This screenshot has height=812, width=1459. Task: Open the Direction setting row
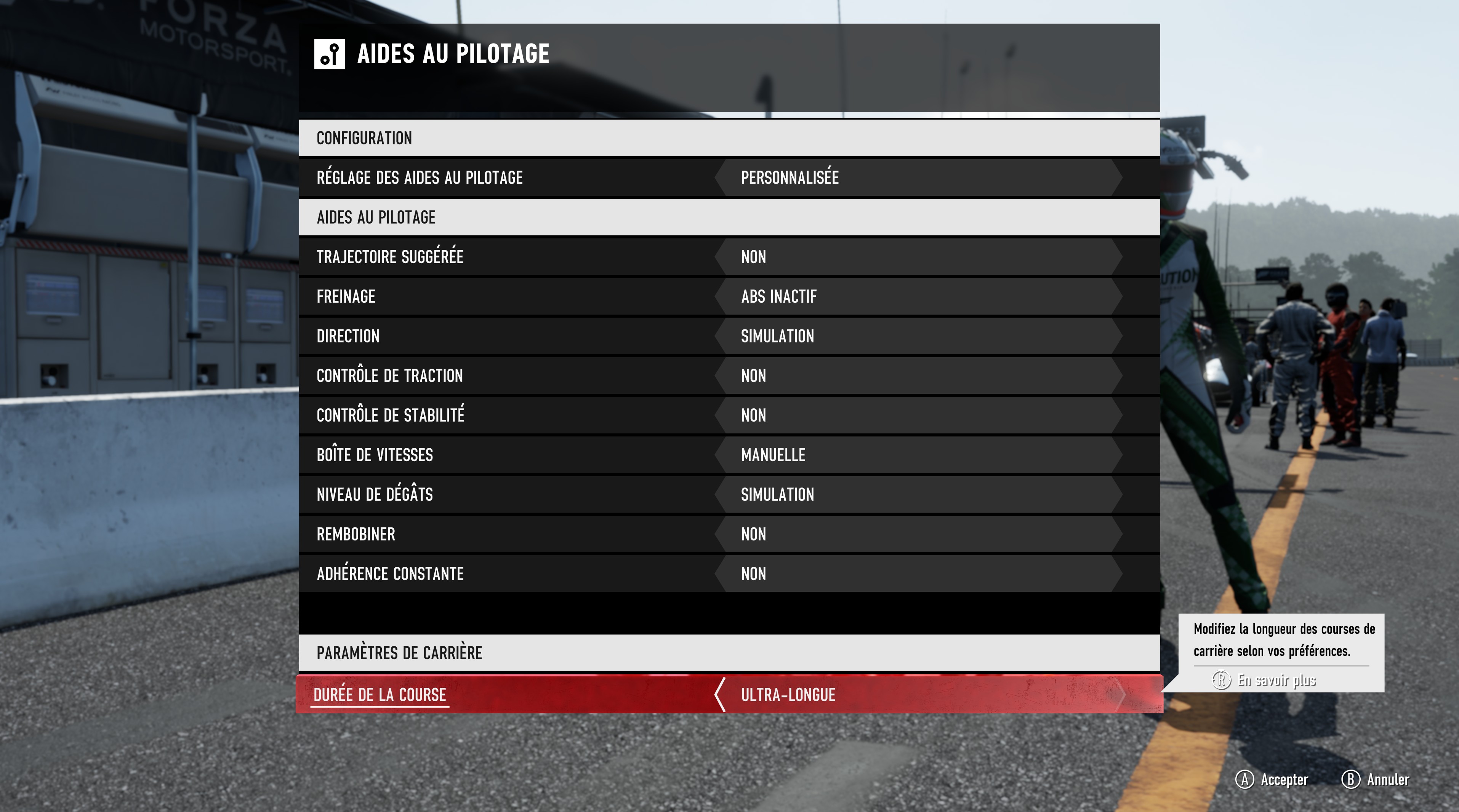348,336
